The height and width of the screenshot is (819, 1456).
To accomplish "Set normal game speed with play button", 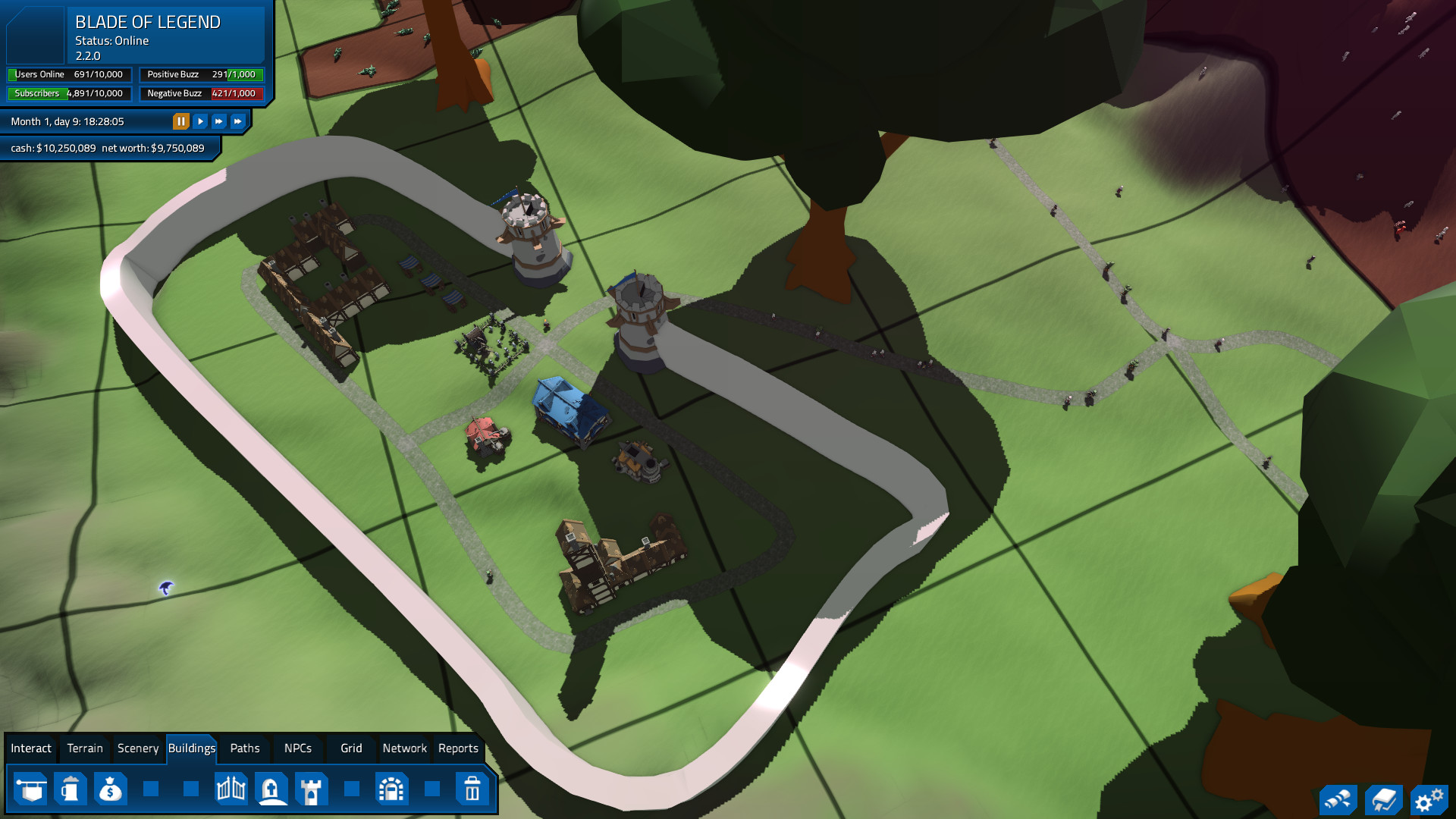I will click(x=199, y=121).
